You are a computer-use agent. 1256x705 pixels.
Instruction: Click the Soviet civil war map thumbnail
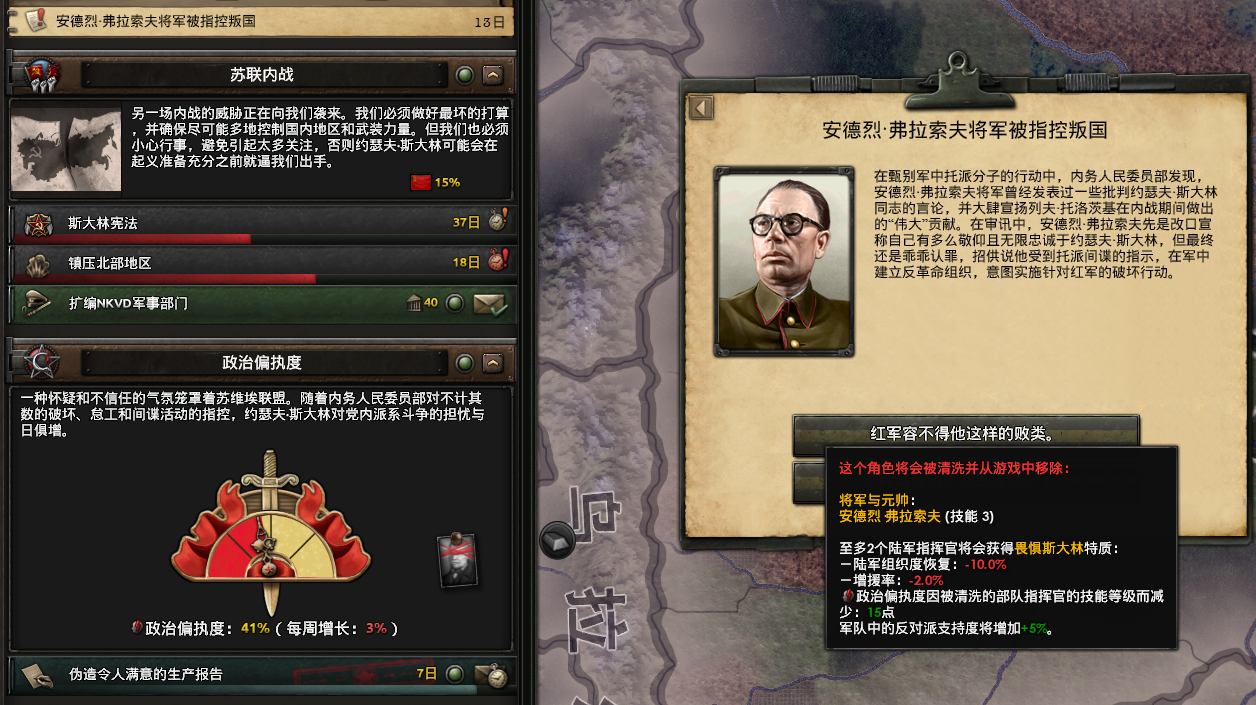pos(66,150)
